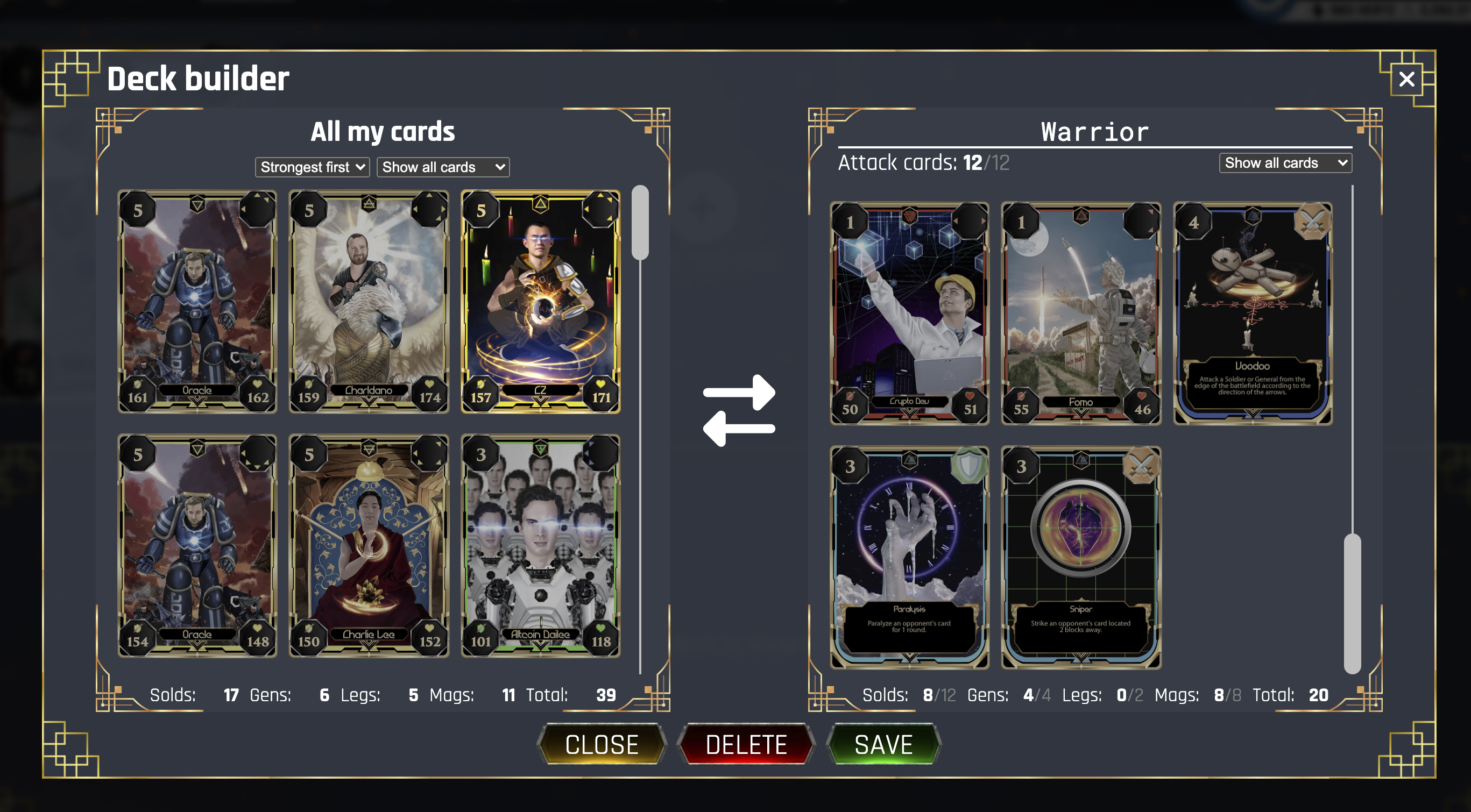Select the Crypto Dev card in deck
Image resolution: width=1471 pixels, height=812 pixels.
909,314
